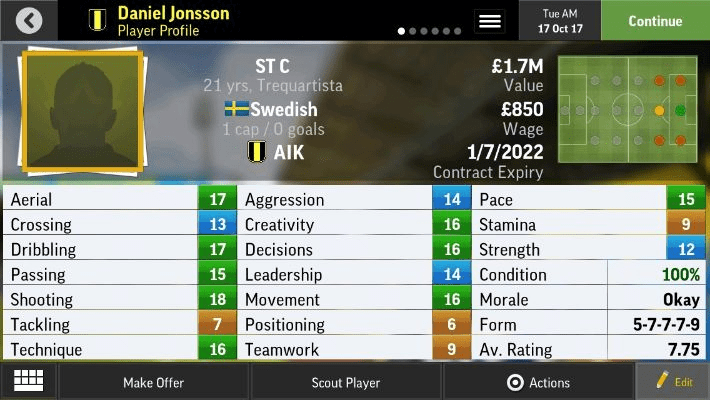Switch profile page using page dots
710x400 pixels.
click(430, 31)
